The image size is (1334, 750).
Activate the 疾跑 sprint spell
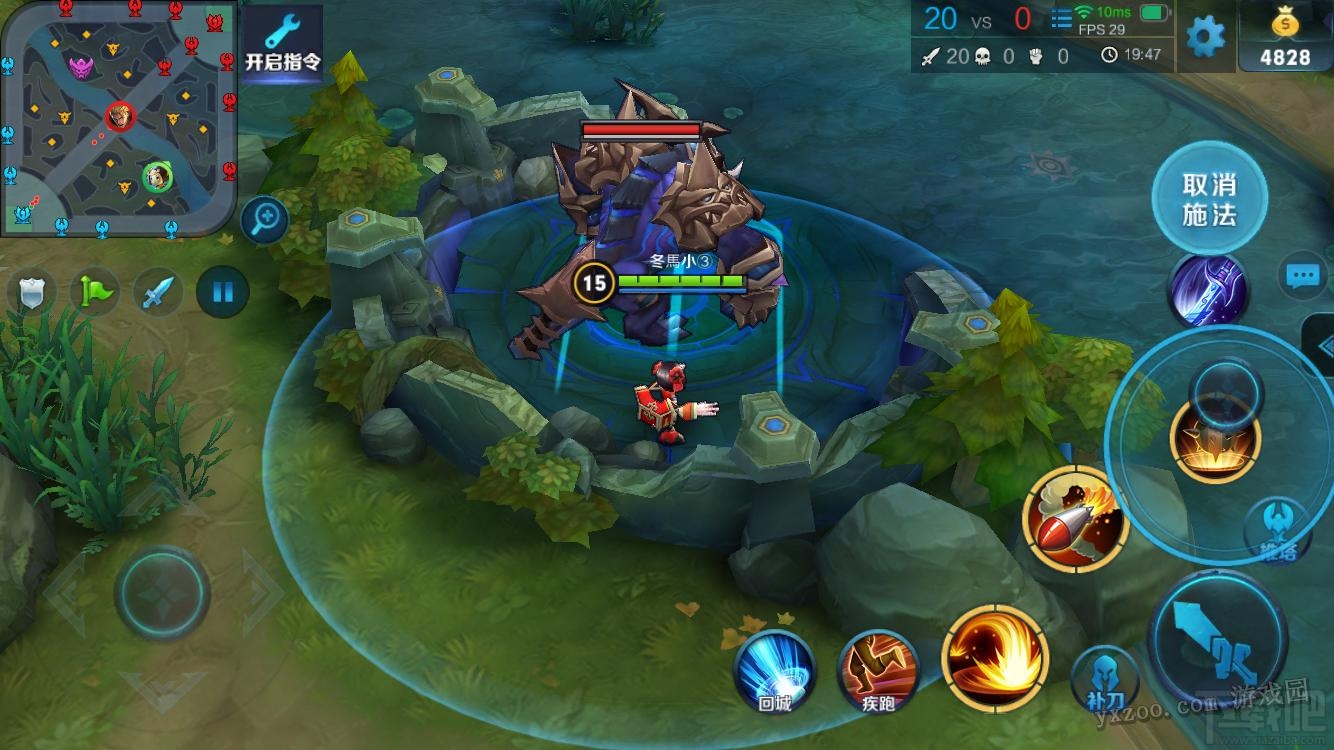tap(879, 672)
